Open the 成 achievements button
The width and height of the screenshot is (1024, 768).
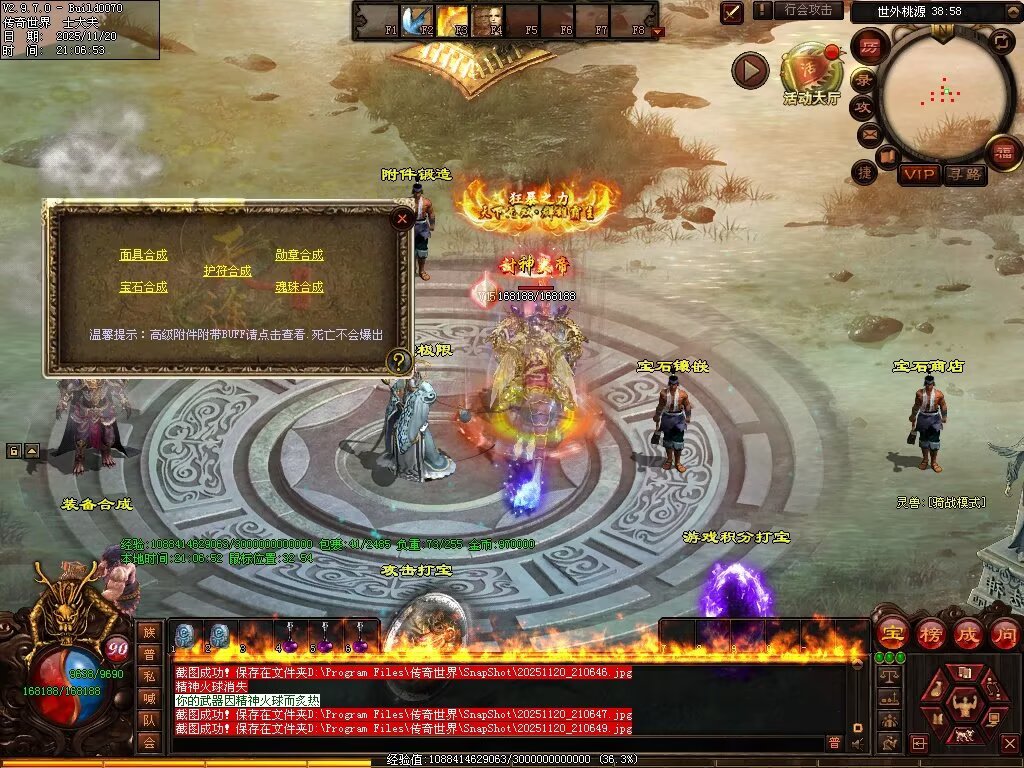[968, 634]
